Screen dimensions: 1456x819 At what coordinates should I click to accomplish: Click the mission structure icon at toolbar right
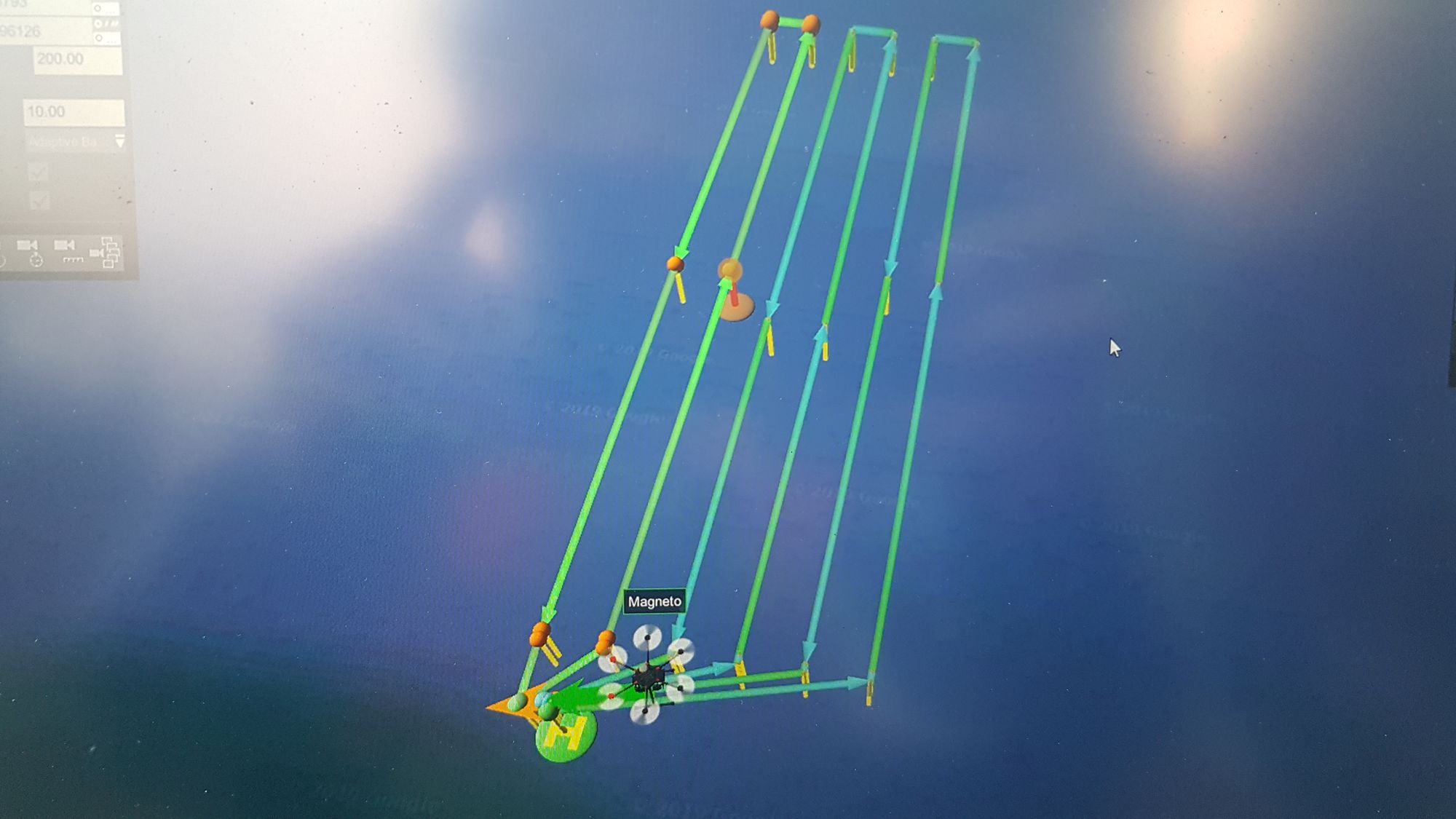[x=109, y=253]
